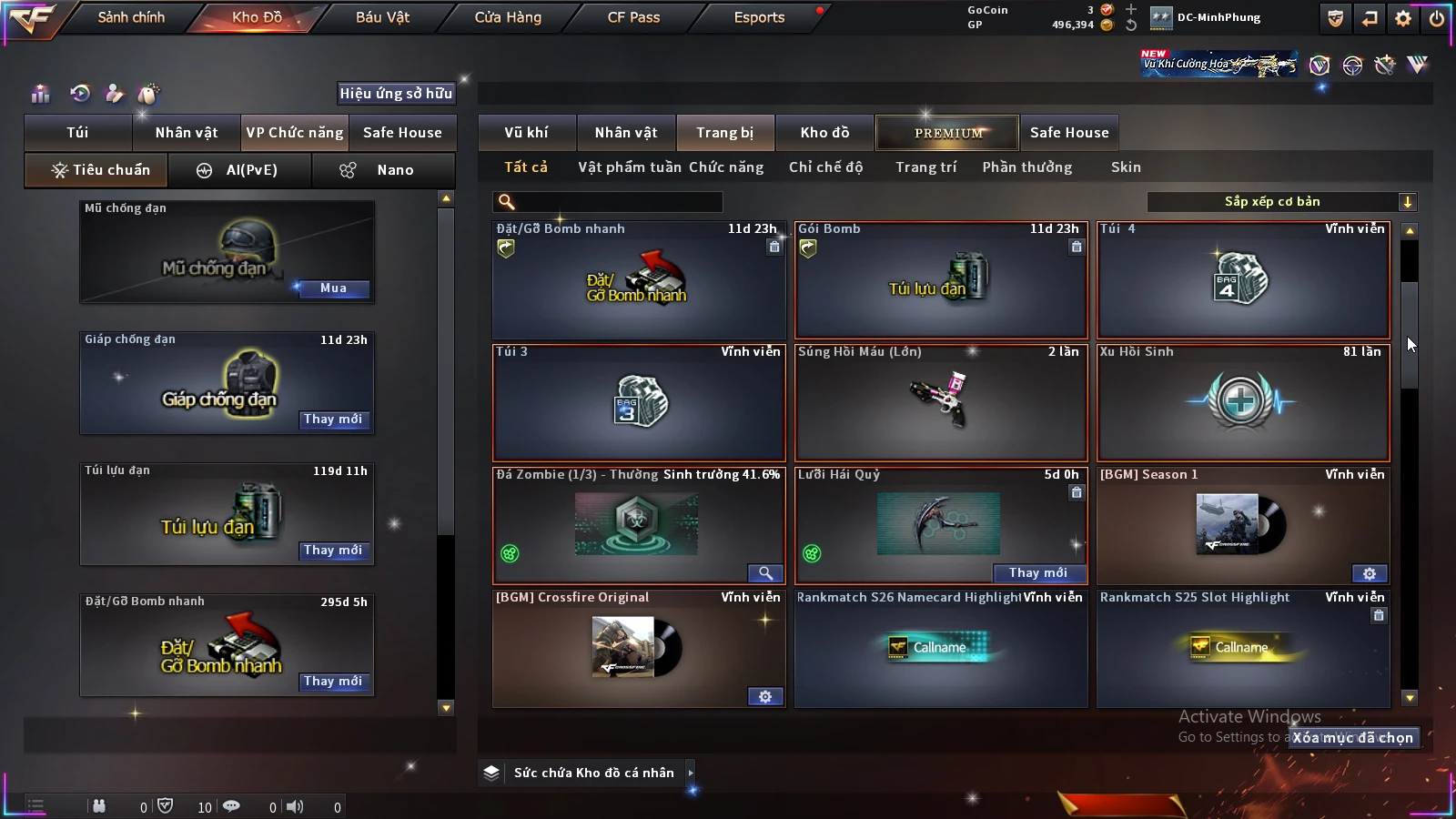1456x819 pixels.
Task: Open the CF Pass menu
Action: point(633,17)
